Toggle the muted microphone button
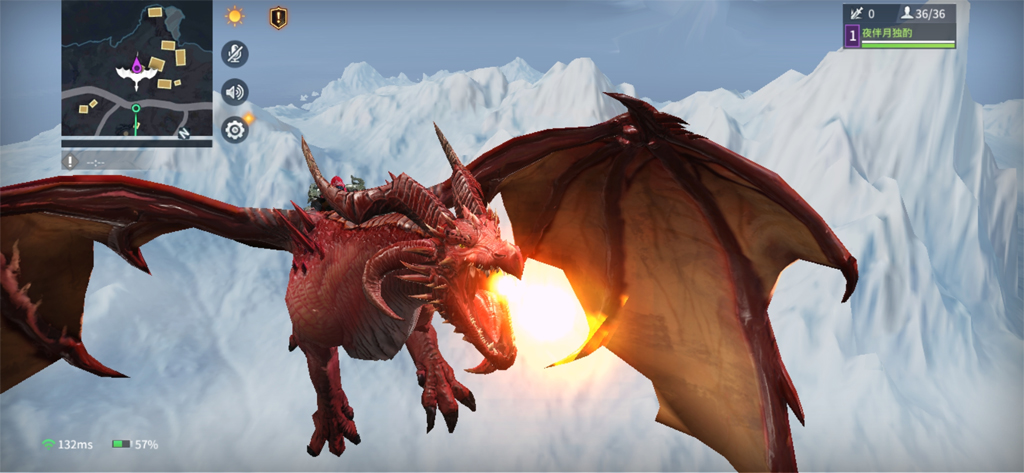The width and height of the screenshot is (1024, 473). (x=235, y=54)
